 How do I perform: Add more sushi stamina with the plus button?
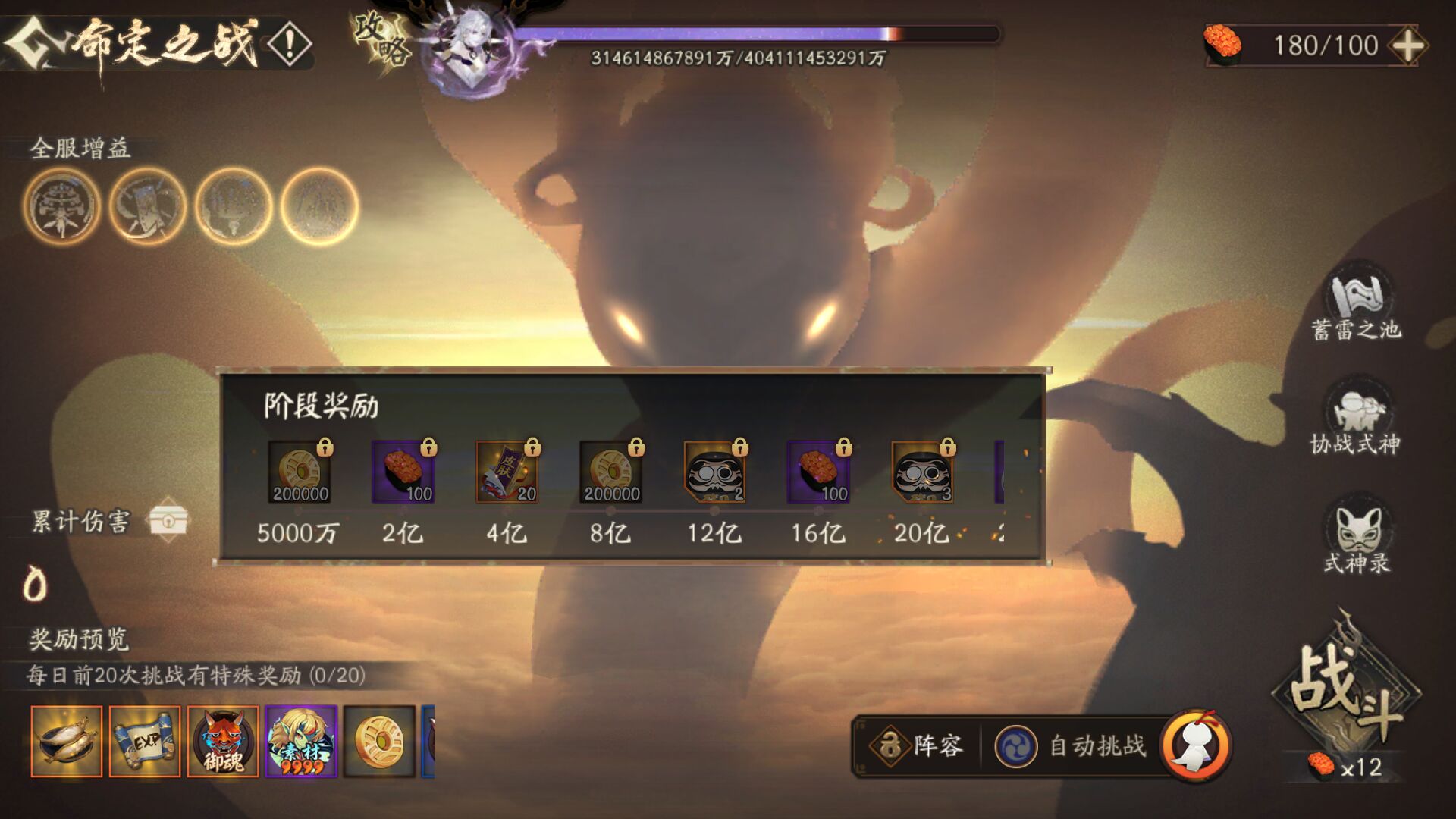(1407, 45)
